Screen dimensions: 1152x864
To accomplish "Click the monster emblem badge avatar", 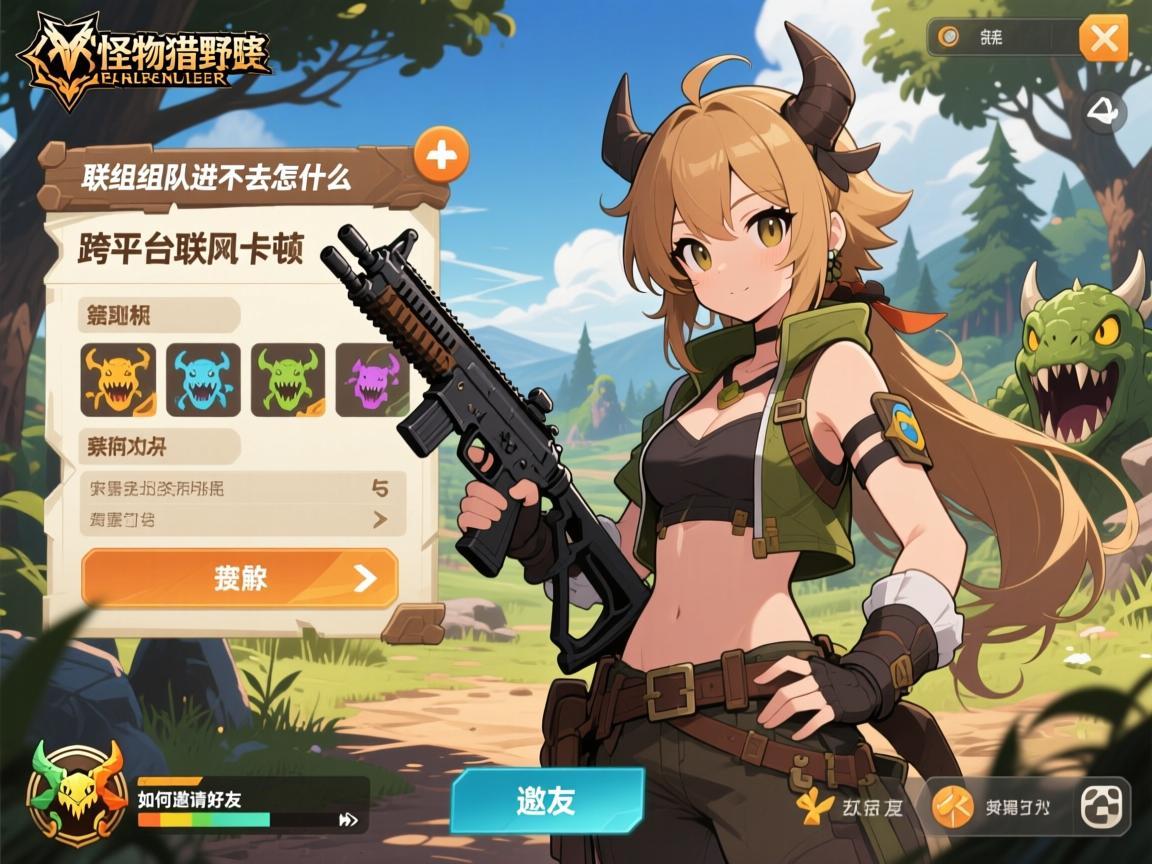I will [x=76, y=795].
